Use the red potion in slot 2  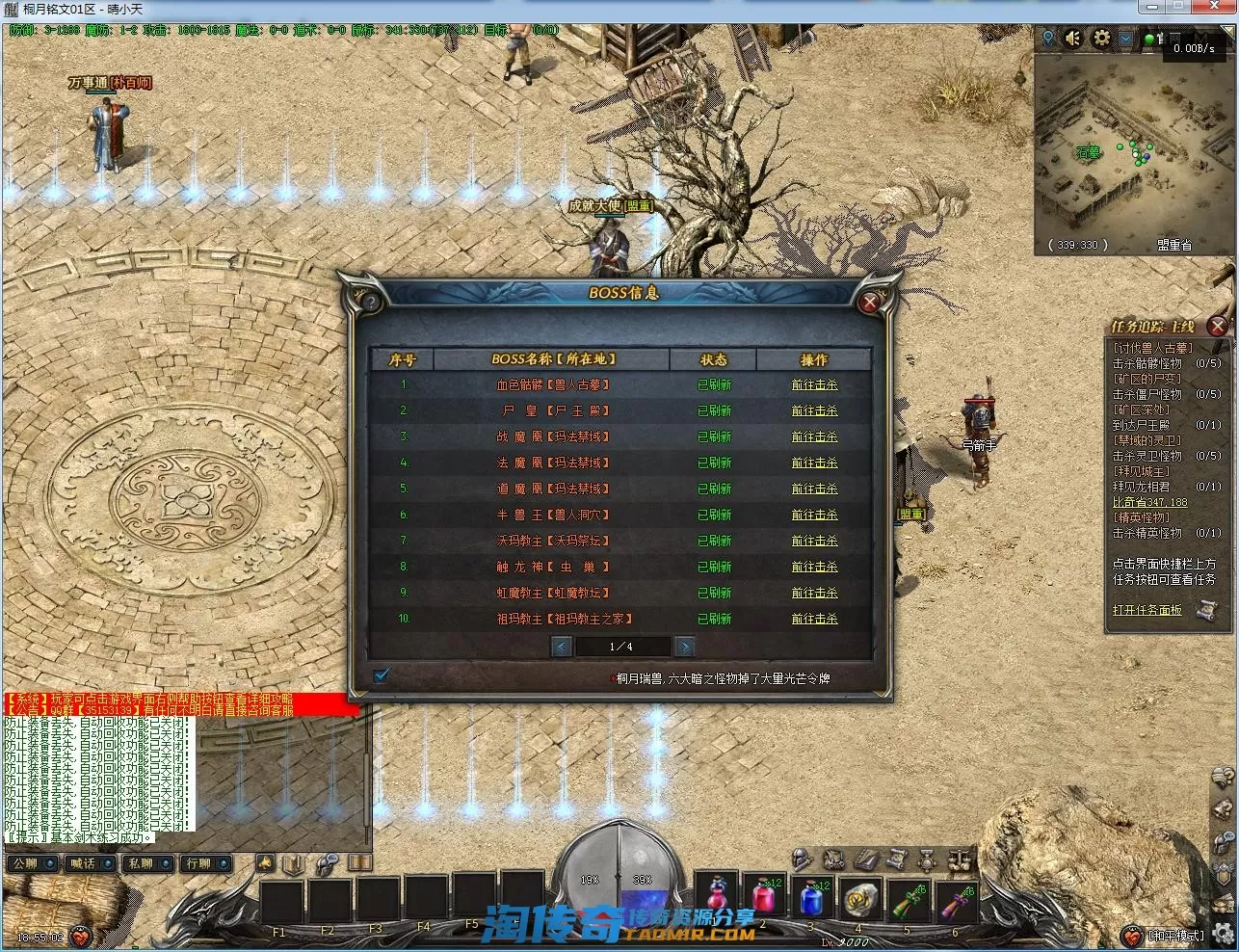(764, 899)
